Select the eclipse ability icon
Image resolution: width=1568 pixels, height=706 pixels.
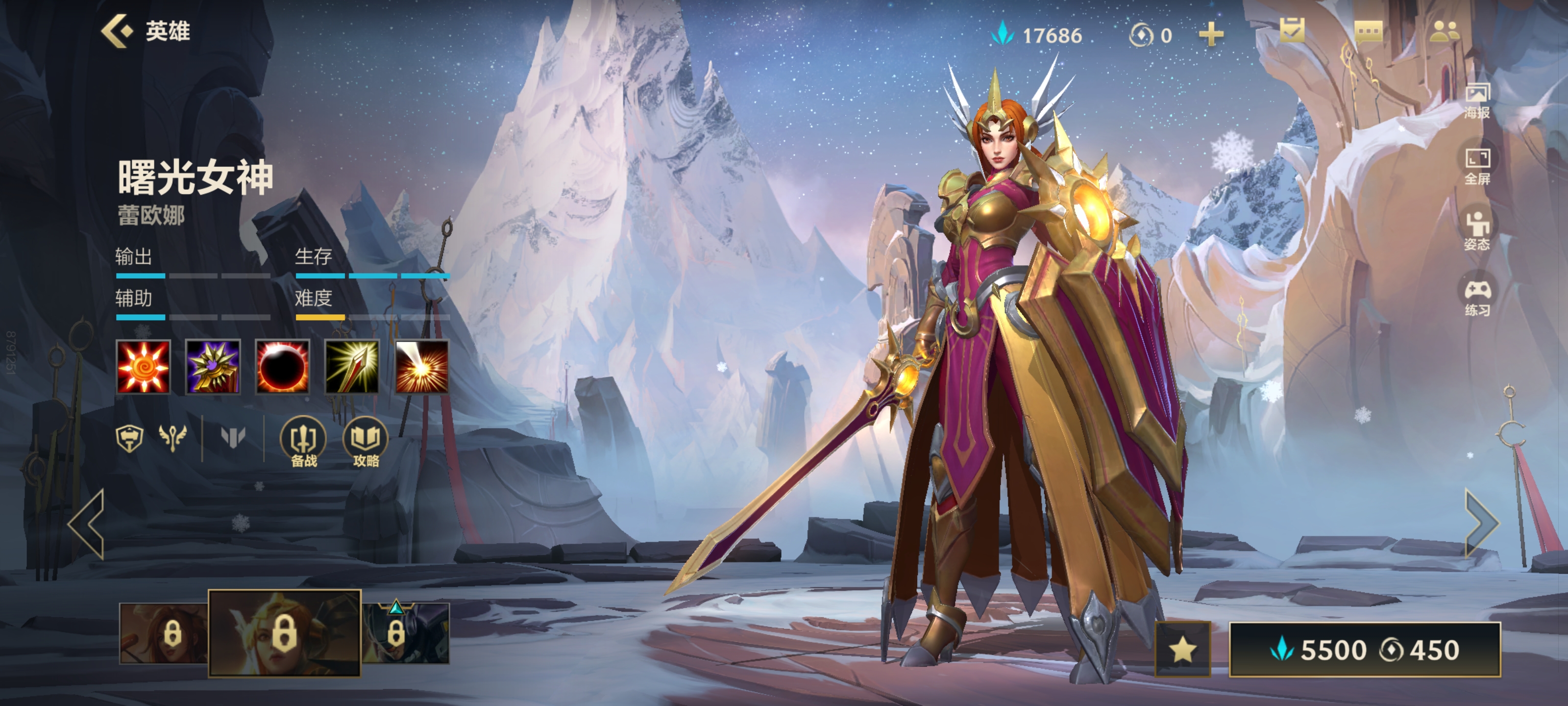(282, 366)
